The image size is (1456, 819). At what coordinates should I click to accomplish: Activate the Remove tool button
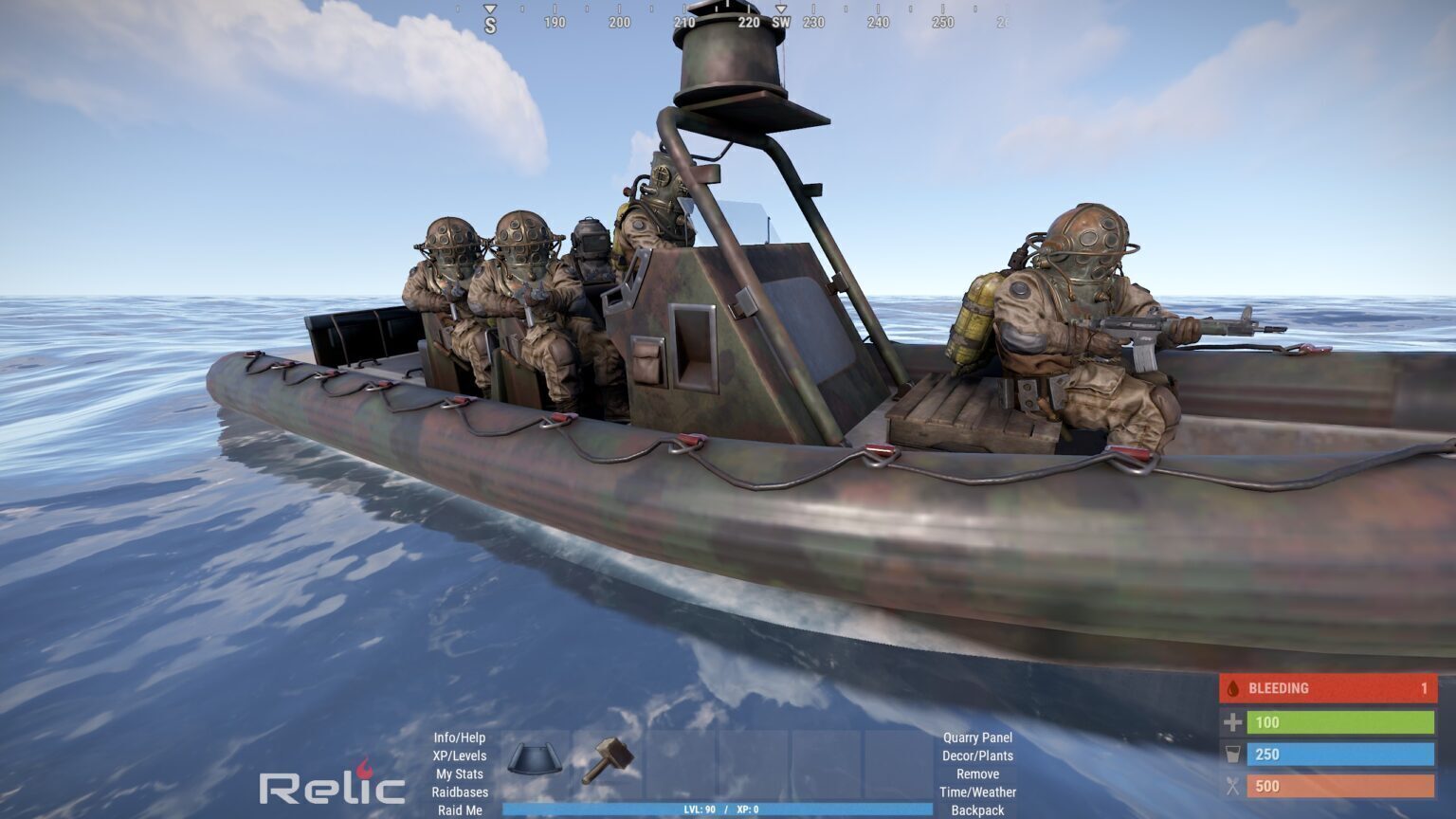(977, 773)
